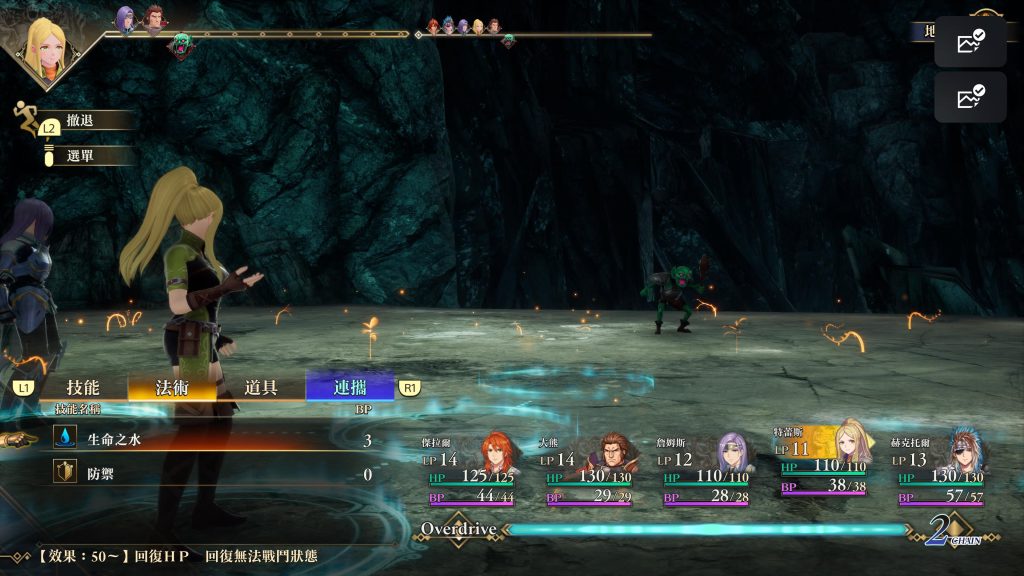Choose highlighted 特蕾斯 party panel
1024x576 pixels.
(826, 462)
